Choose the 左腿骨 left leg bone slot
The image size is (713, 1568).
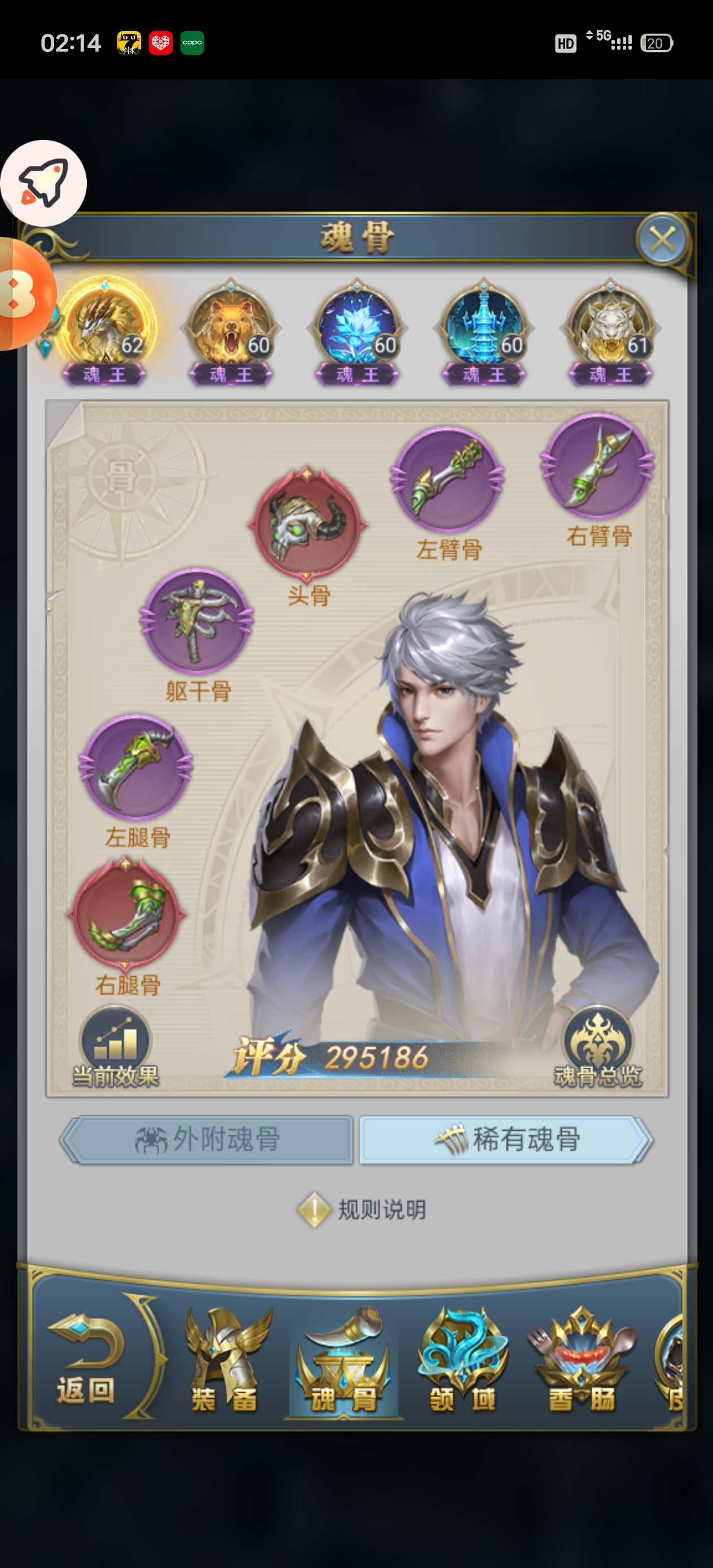click(x=136, y=767)
